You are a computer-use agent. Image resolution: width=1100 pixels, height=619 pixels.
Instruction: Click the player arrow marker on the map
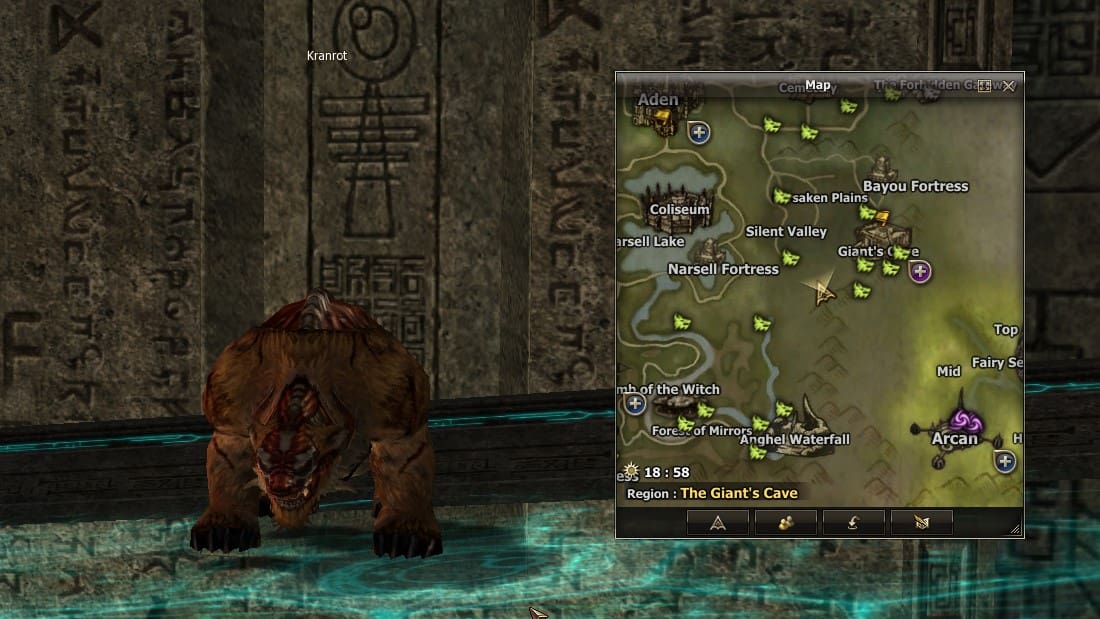823,294
